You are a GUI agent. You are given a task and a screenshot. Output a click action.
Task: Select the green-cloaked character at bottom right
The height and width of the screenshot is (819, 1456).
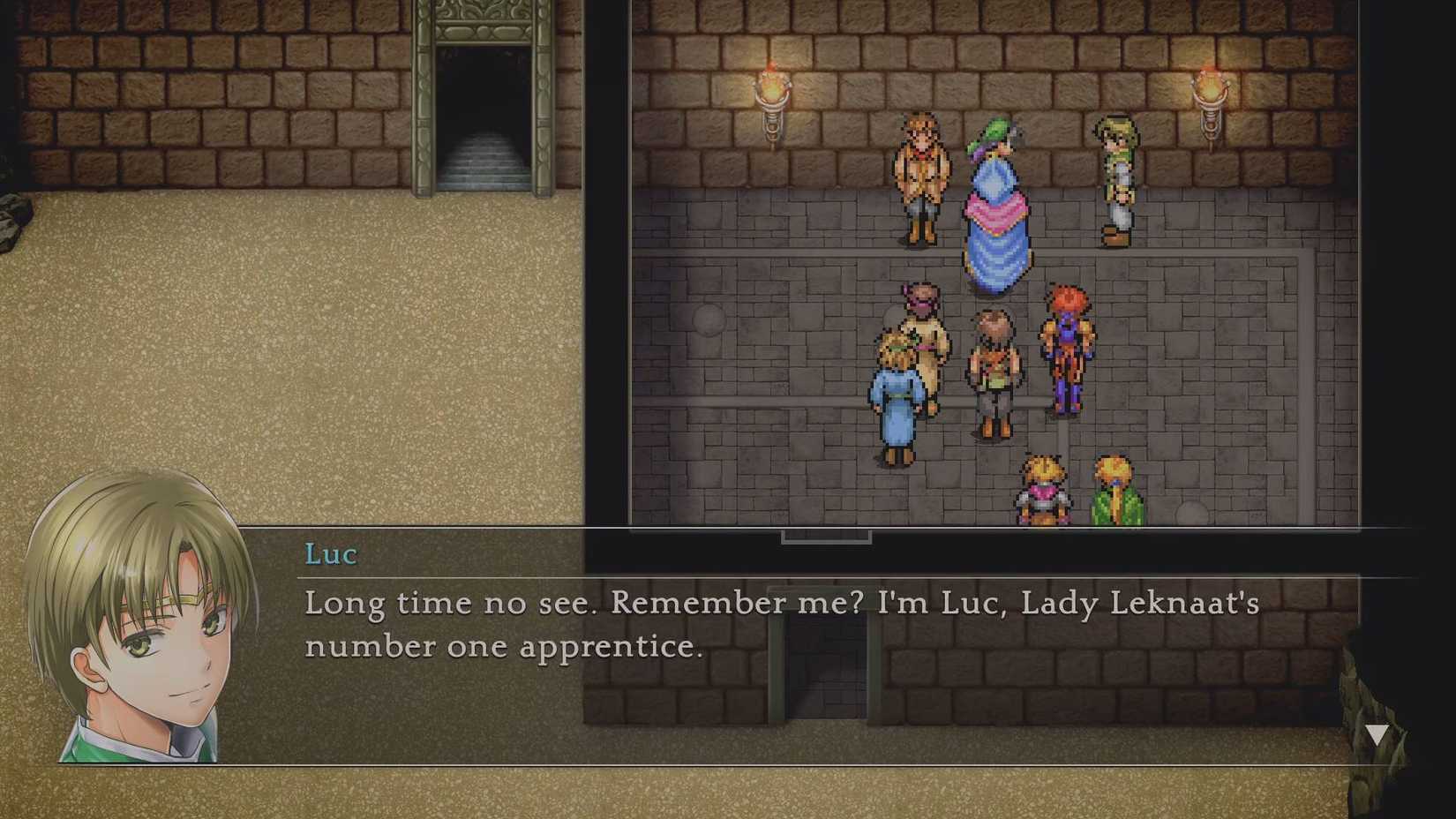pyautogui.click(x=1114, y=490)
